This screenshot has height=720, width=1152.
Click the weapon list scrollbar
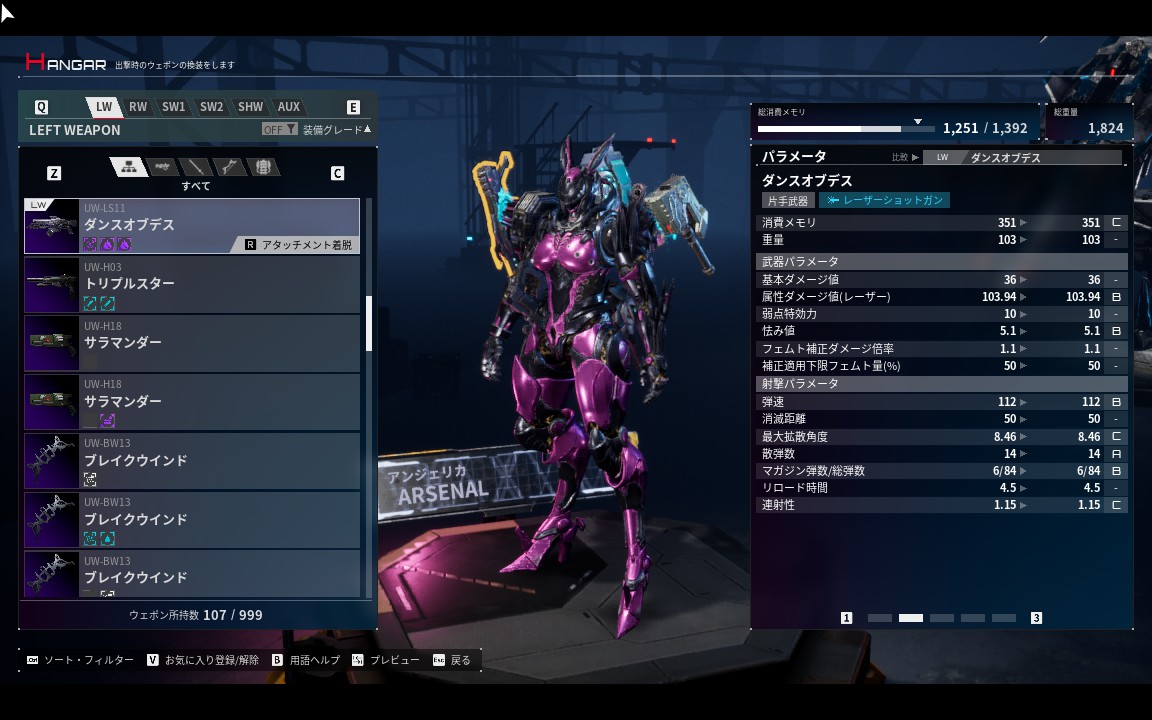point(369,323)
